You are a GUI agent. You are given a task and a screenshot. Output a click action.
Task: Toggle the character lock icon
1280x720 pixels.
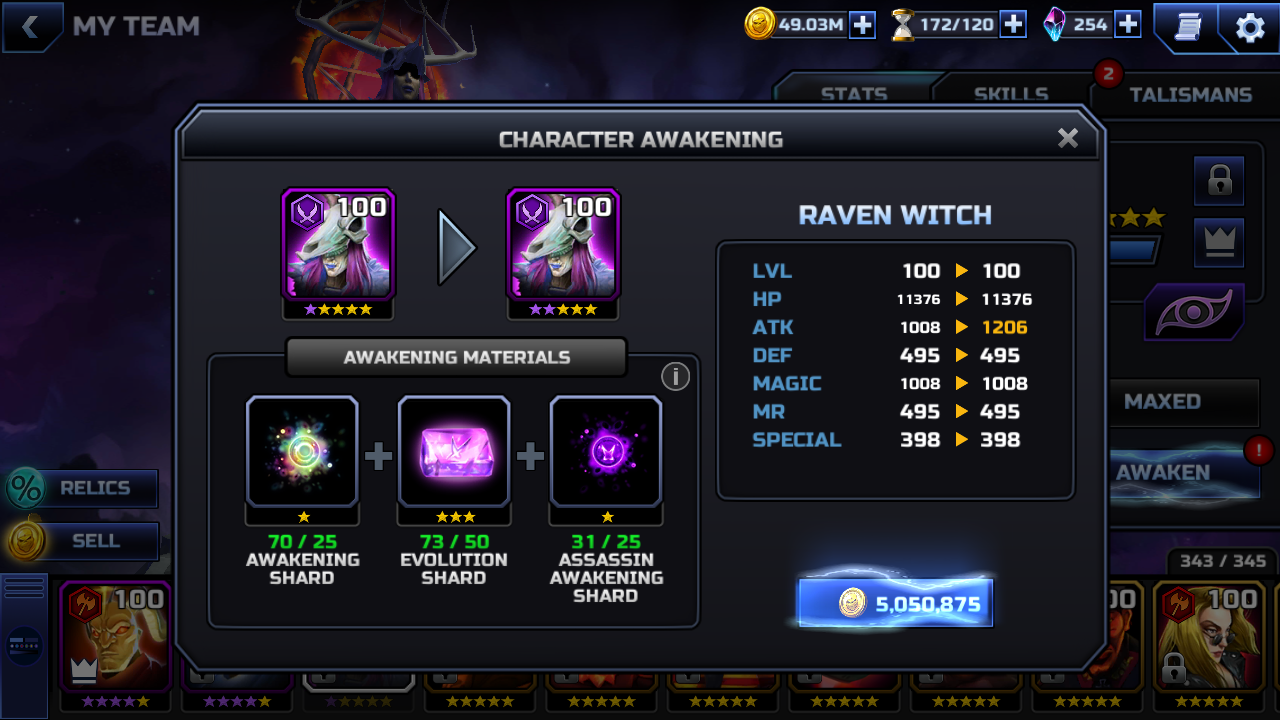(x=1219, y=181)
